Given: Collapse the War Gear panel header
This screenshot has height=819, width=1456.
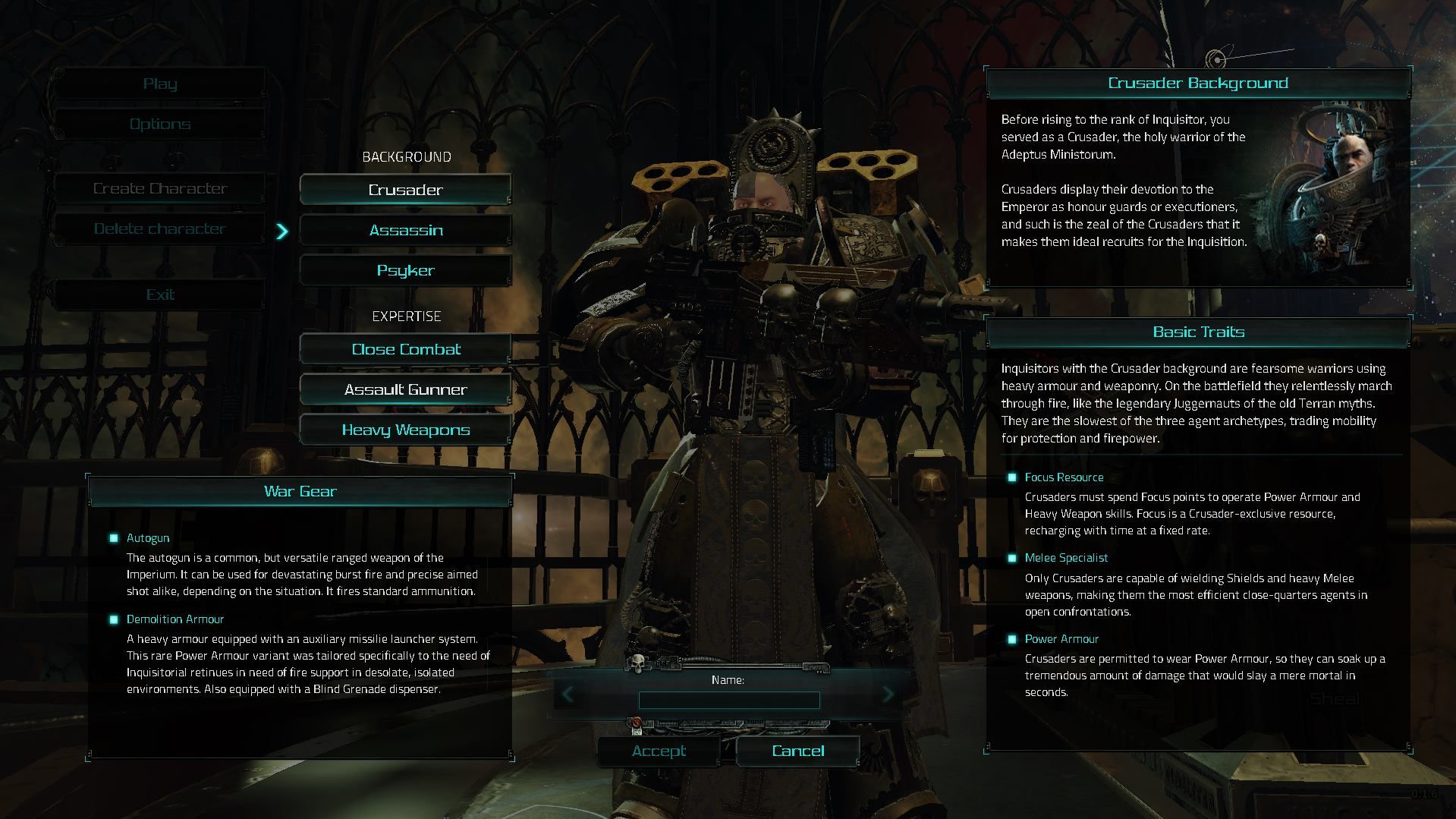Looking at the screenshot, I should [300, 491].
